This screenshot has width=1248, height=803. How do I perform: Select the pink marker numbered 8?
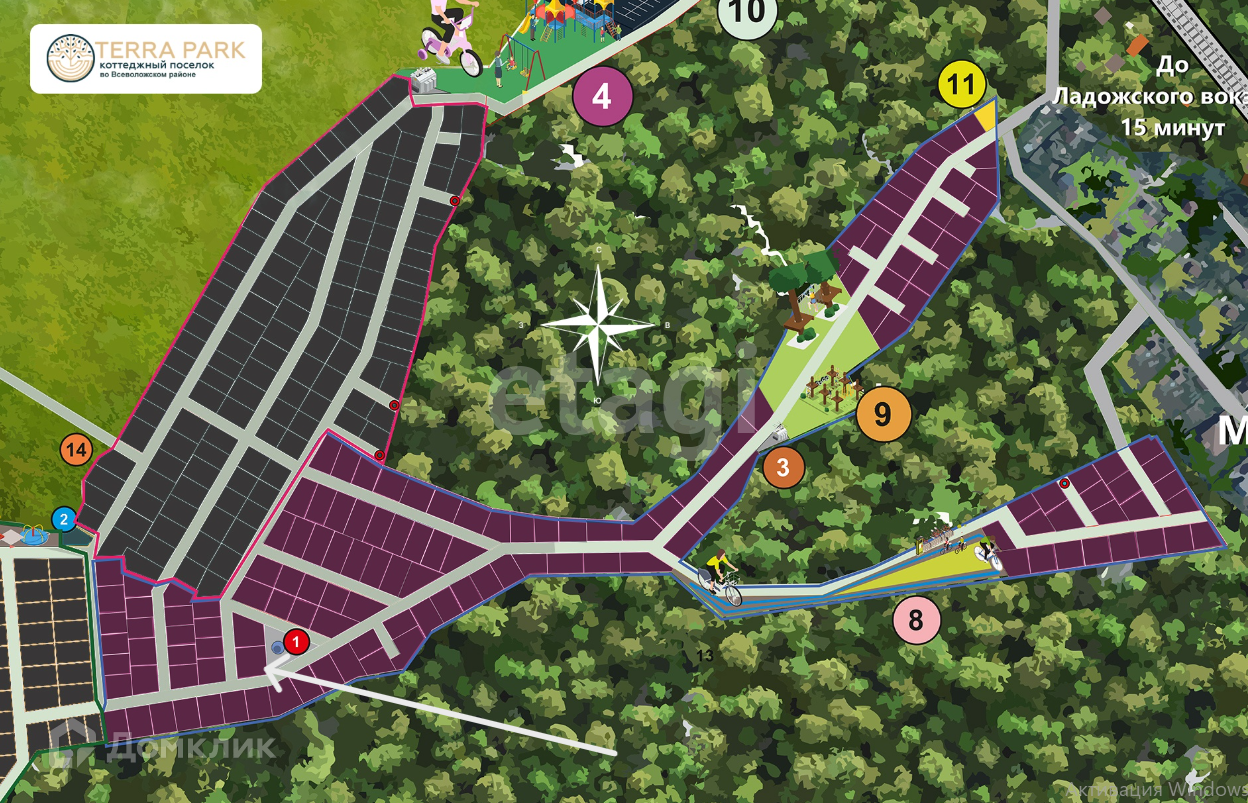pyautogui.click(x=916, y=620)
